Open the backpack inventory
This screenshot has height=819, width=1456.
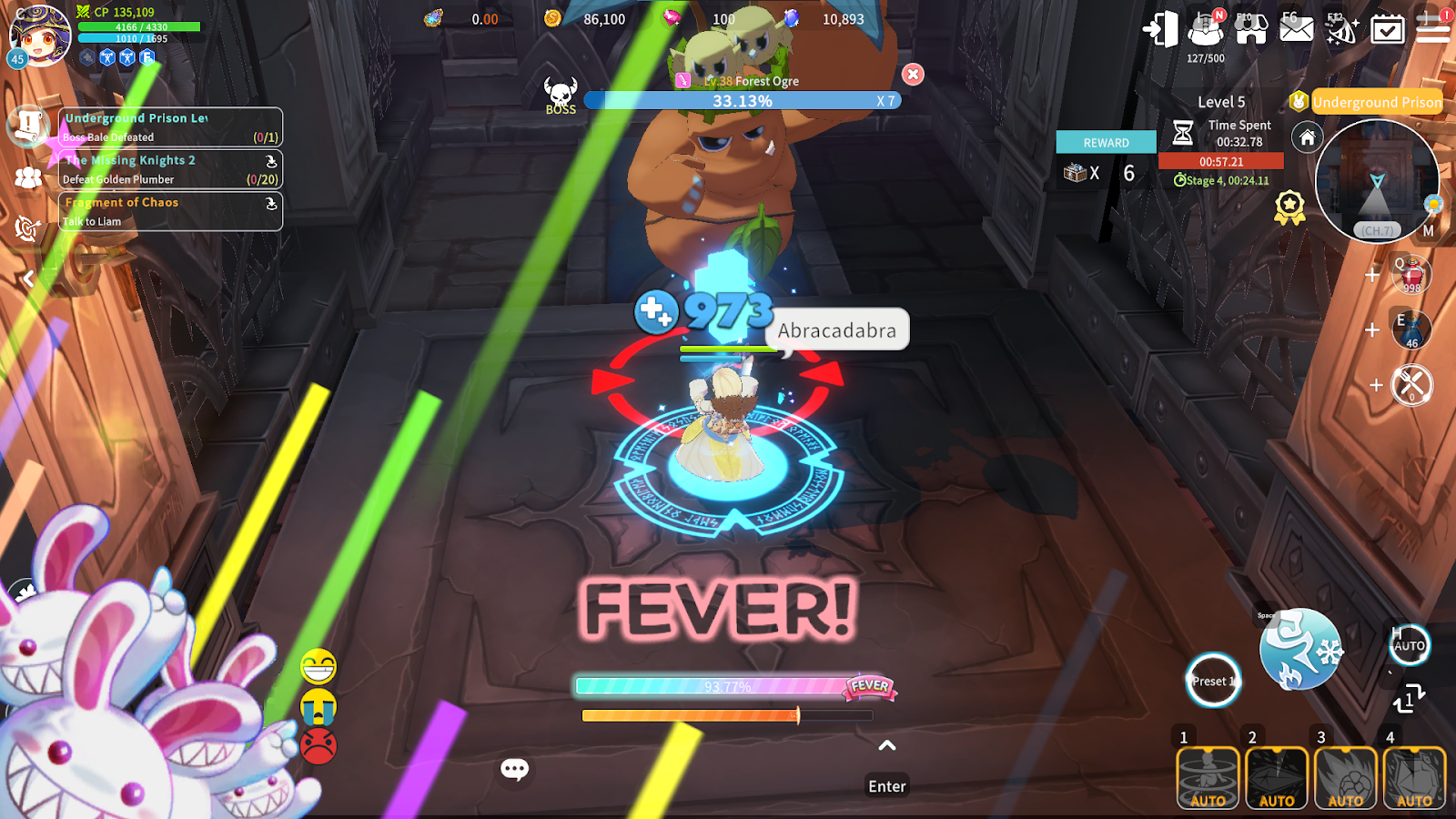tap(1206, 30)
